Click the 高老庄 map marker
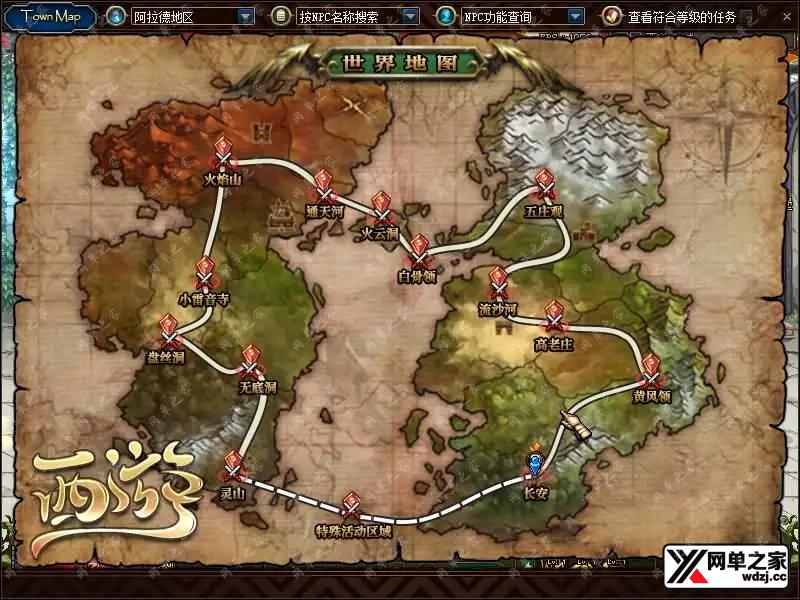 point(553,318)
